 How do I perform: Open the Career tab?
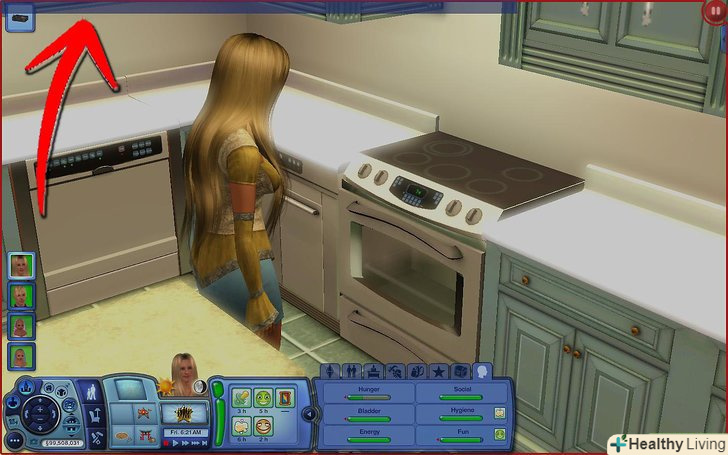372,372
